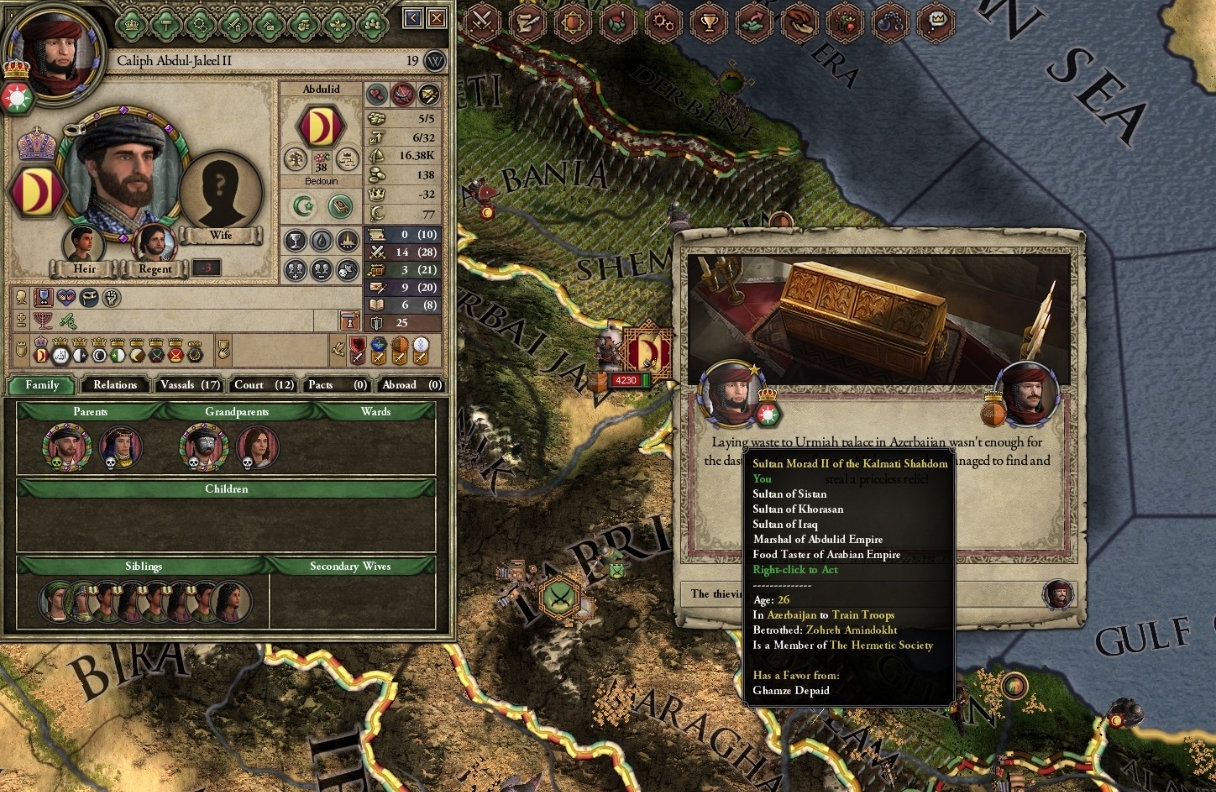Click the empty Wife silhouette slot
Image resolution: width=1216 pixels, height=792 pixels.
(221, 192)
